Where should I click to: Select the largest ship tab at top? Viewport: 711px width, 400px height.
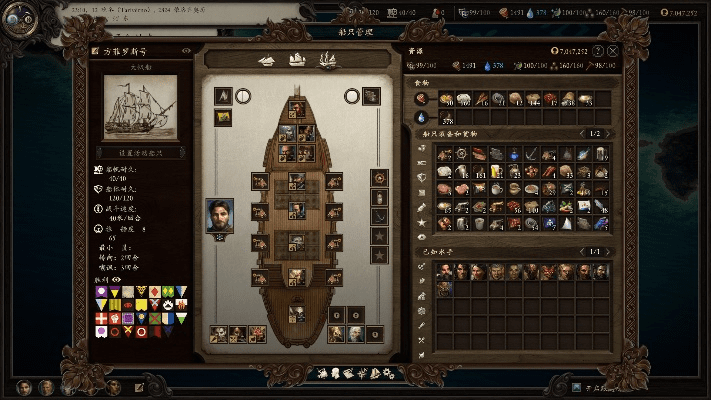click(326, 60)
